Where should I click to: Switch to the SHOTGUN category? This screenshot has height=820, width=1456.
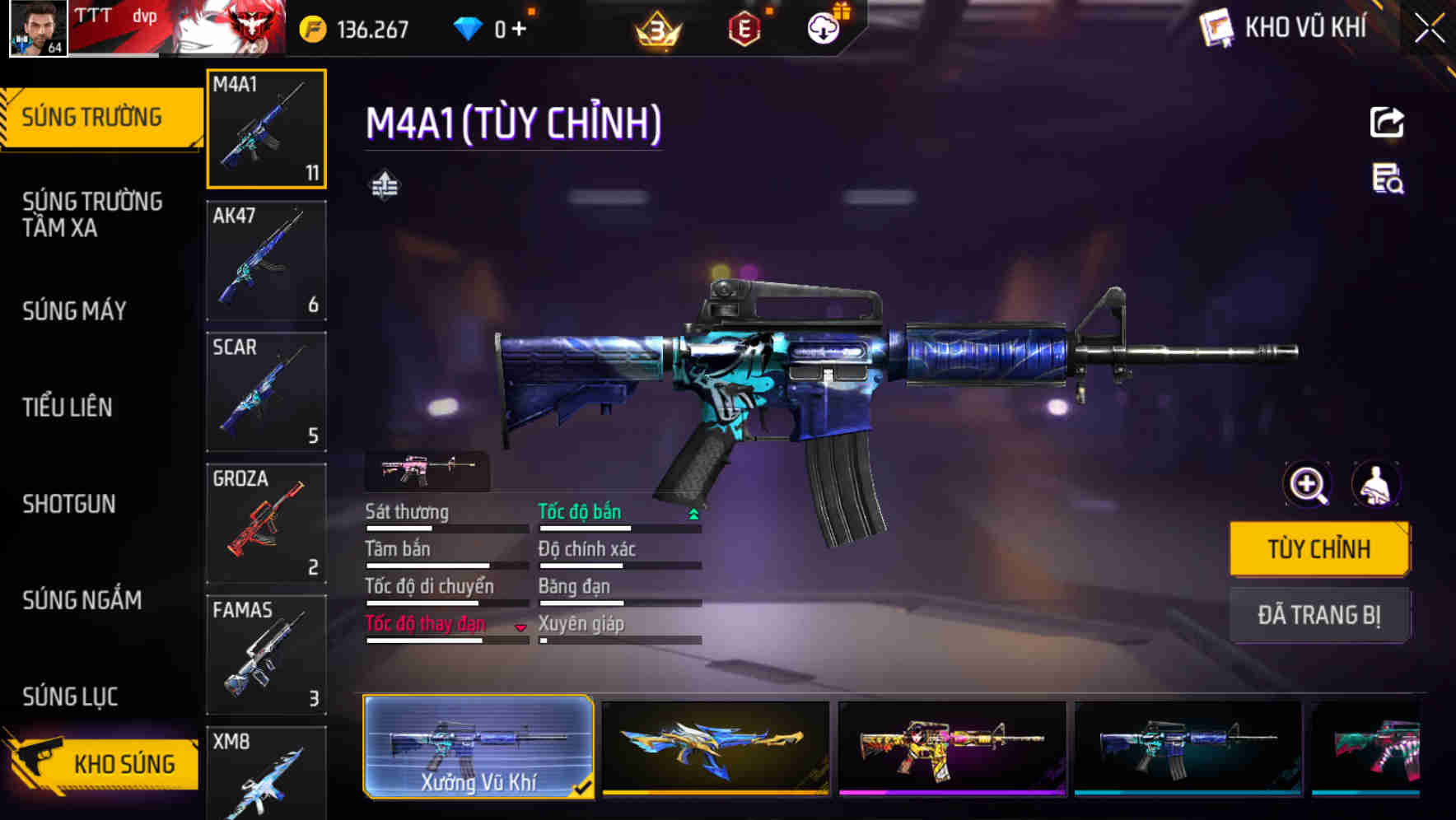click(70, 504)
